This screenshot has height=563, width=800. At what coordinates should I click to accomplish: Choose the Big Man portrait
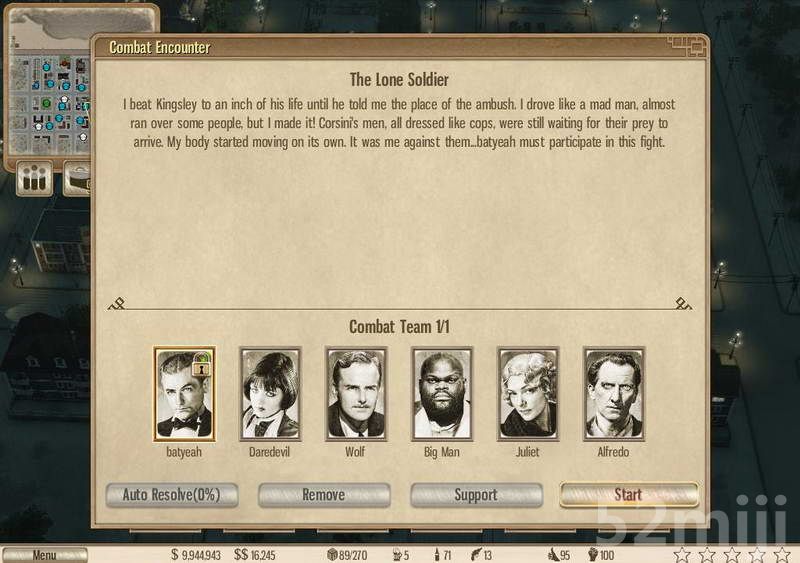pyautogui.click(x=442, y=394)
